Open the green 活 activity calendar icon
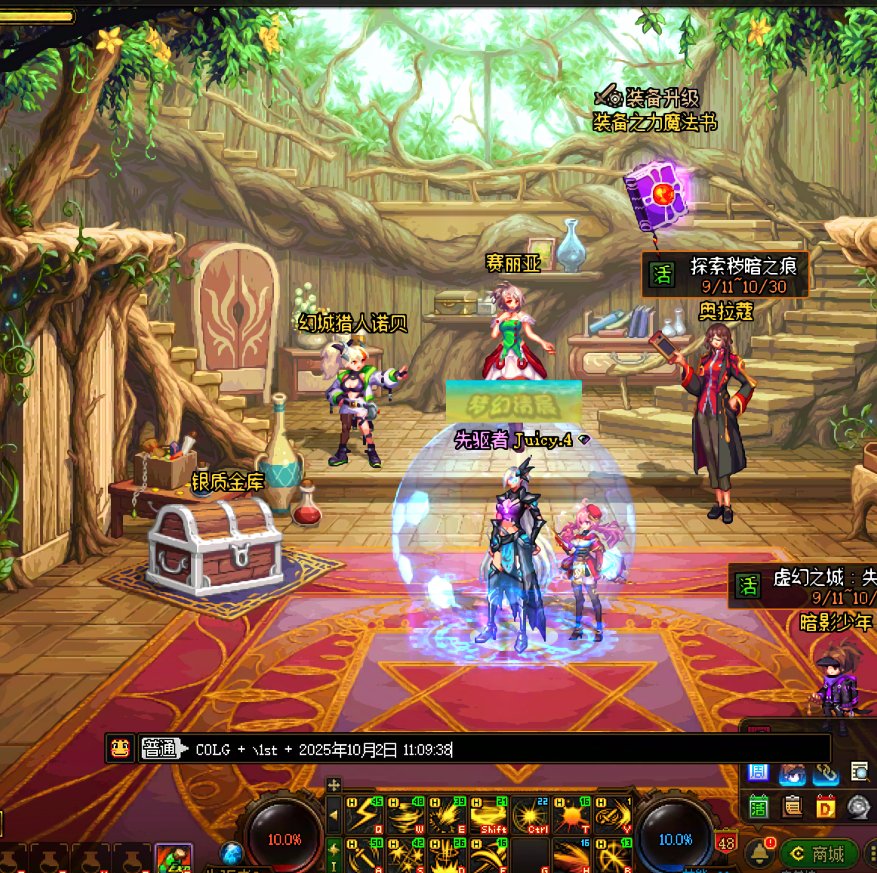 coord(759,805)
